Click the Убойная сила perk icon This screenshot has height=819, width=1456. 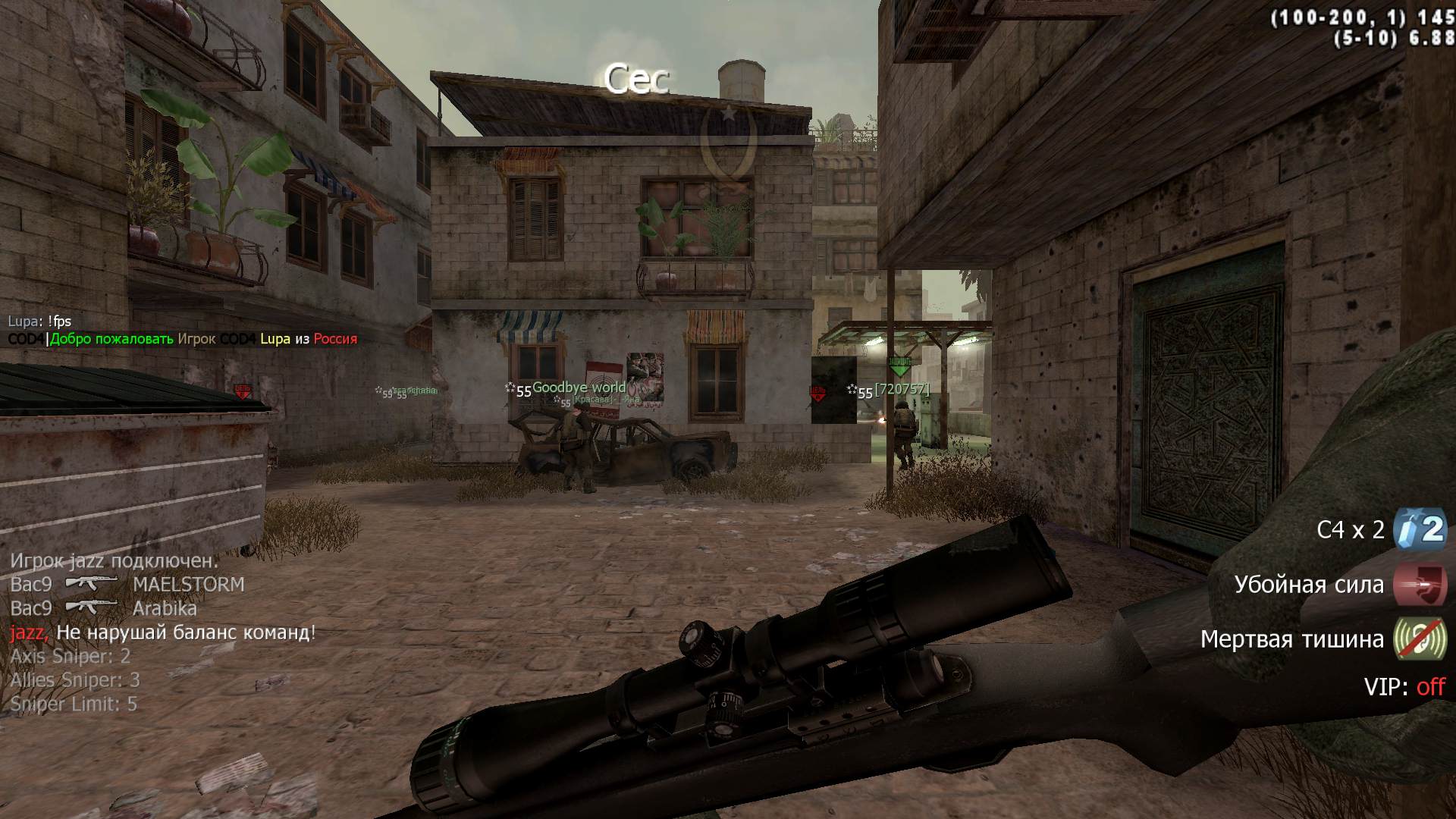(x=1420, y=584)
